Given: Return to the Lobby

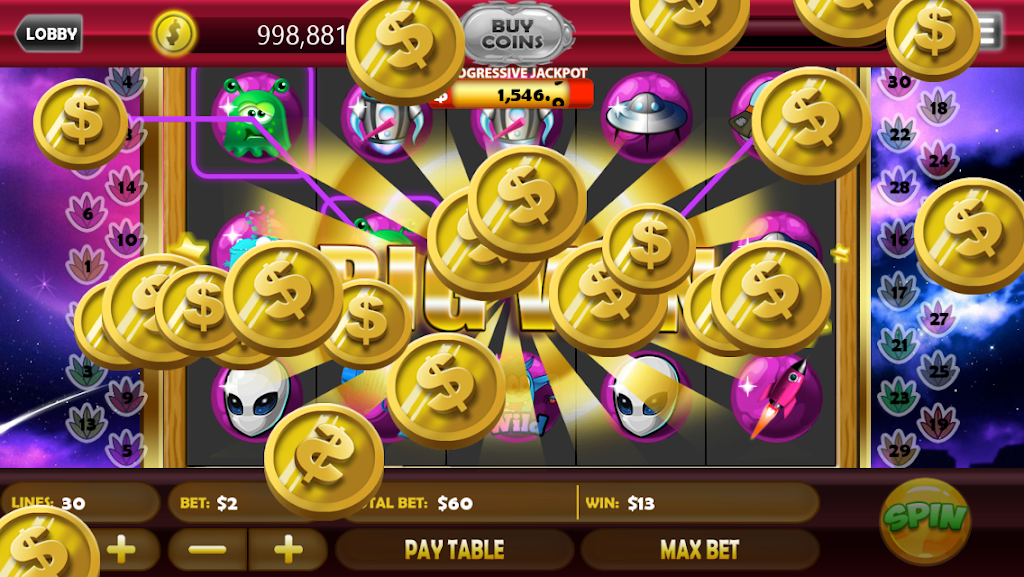Looking at the screenshot, I should 49,34.
